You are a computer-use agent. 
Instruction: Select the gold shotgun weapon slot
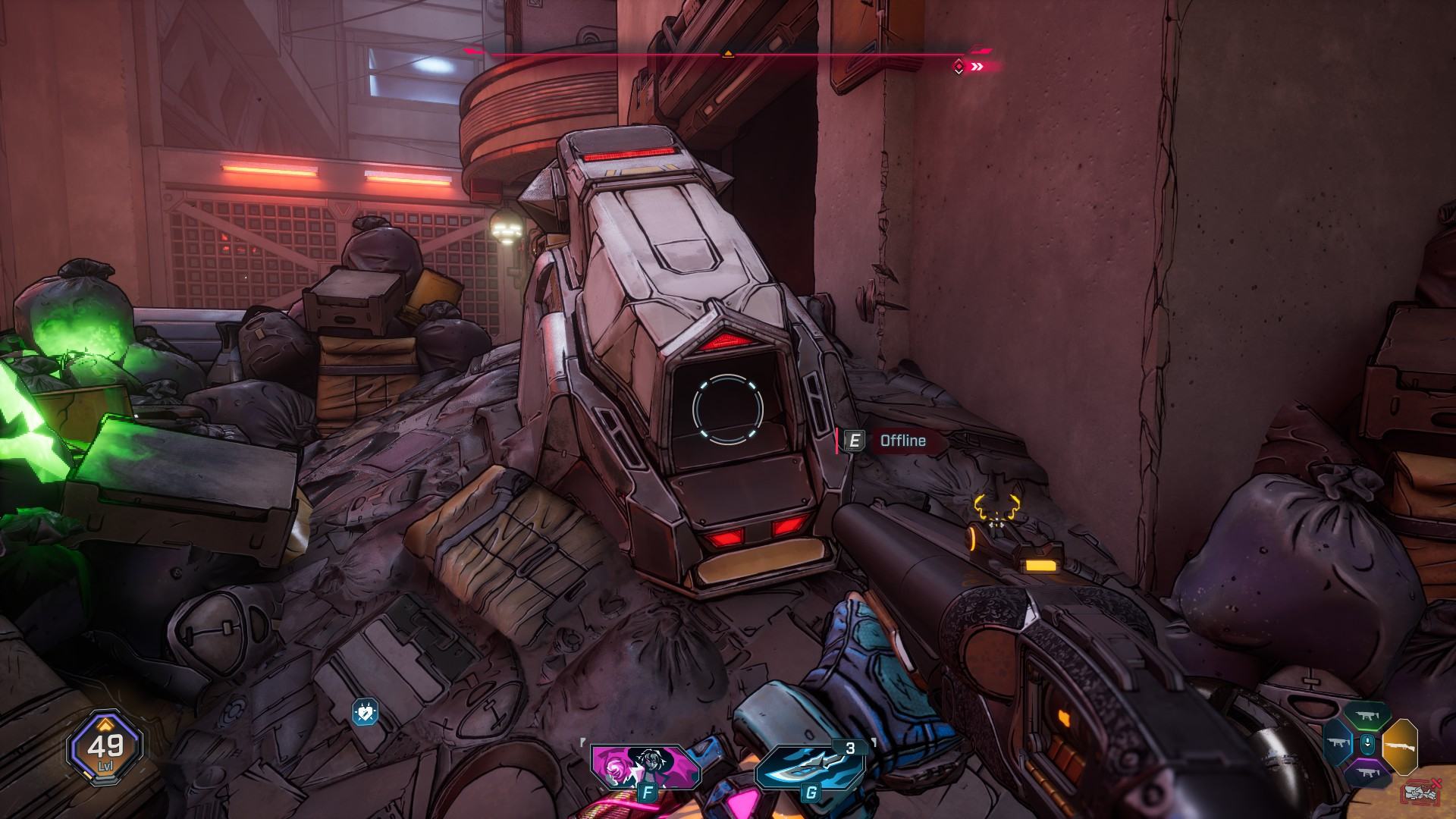coord(1400,746)
